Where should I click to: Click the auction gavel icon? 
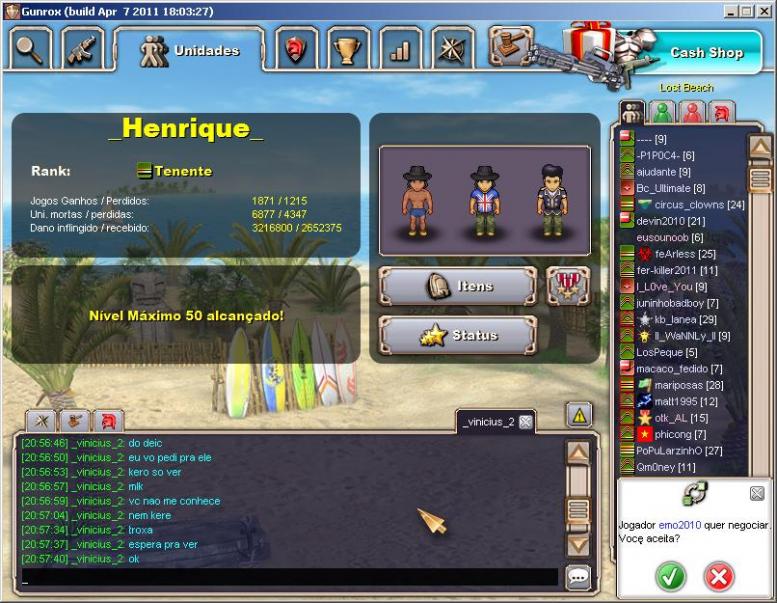[508, 45]
